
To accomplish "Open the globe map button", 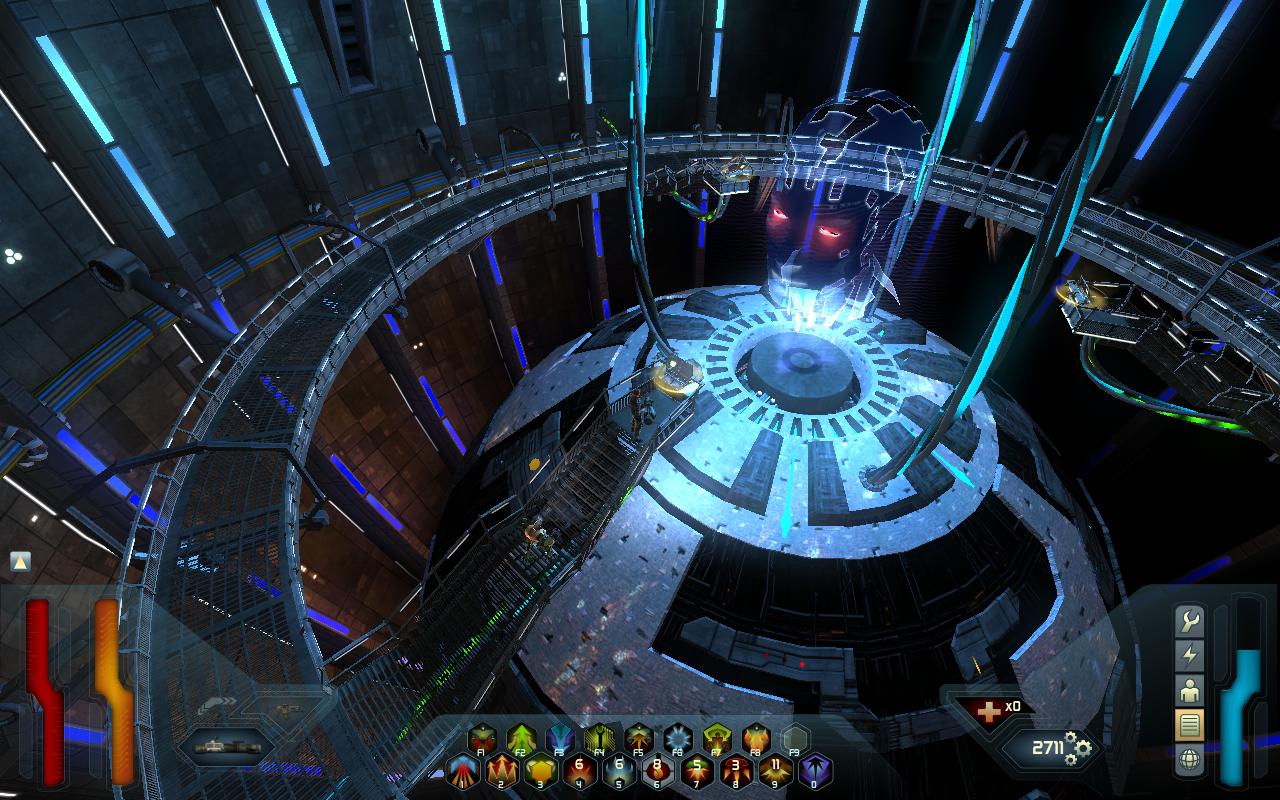I will coord(1190,758).
